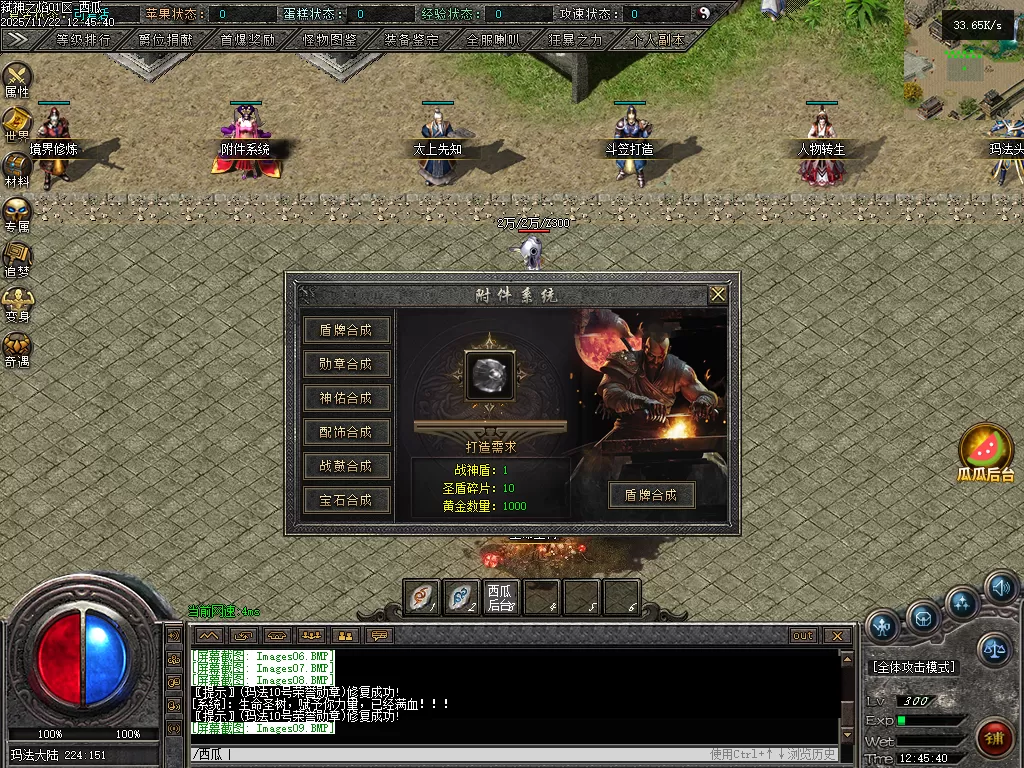Image resolution: width=1024 pixels, height=768 pixels.
Task: Use the 西瓜后台 hotbar slot
Action: point(501,598)
